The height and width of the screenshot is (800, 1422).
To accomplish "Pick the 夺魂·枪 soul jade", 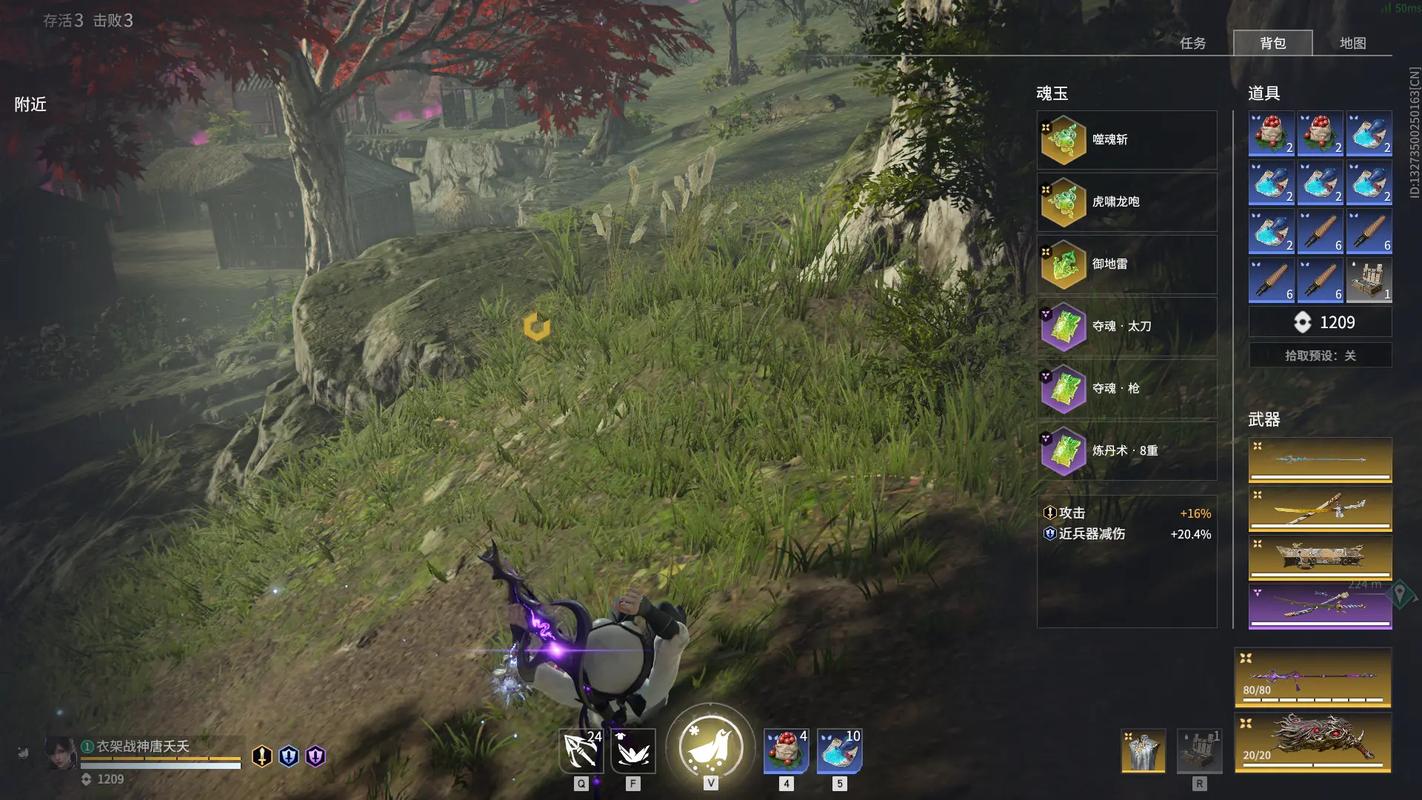I will point(1127,388).
